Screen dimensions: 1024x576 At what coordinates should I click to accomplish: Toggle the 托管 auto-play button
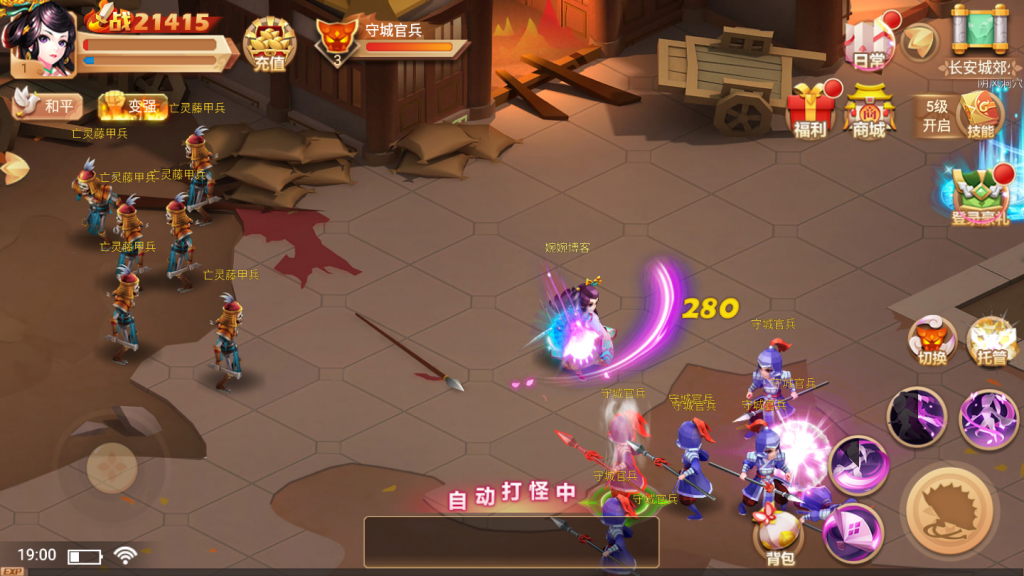pyautogui.click(x=991, y=343)
